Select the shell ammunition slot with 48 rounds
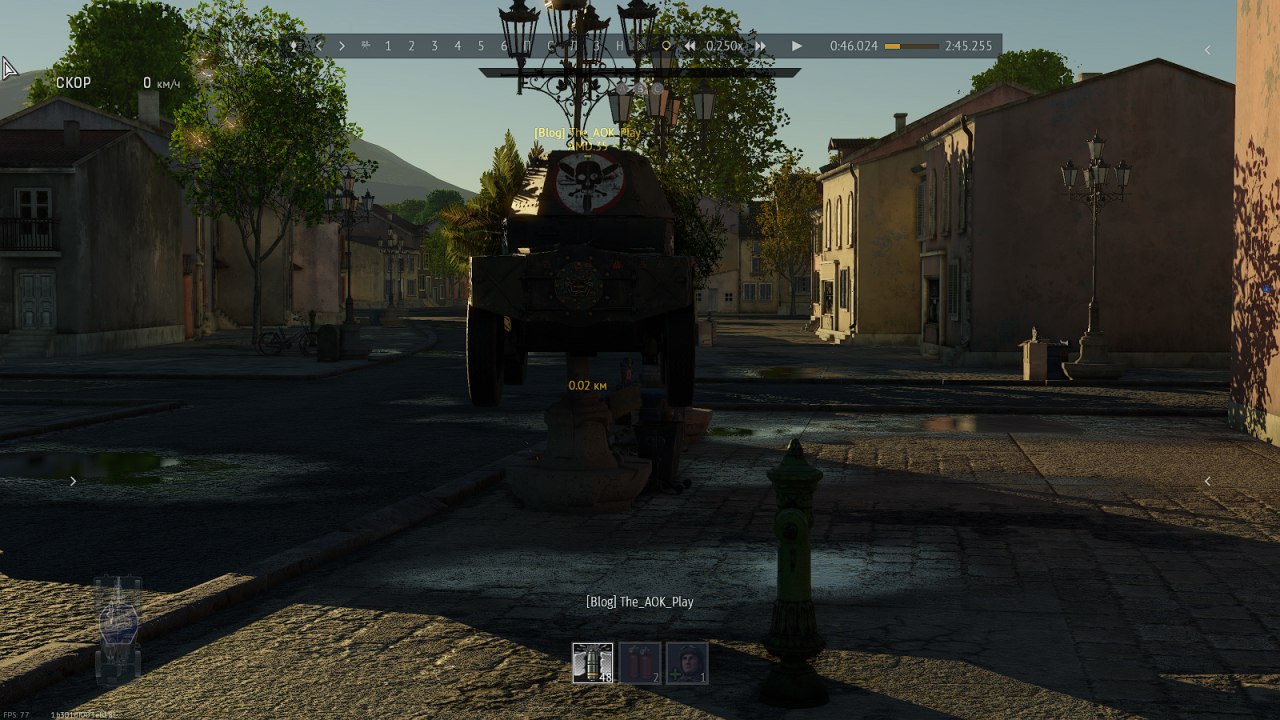The width and height of the screenshot is (1280, 720). click(593, 663)
